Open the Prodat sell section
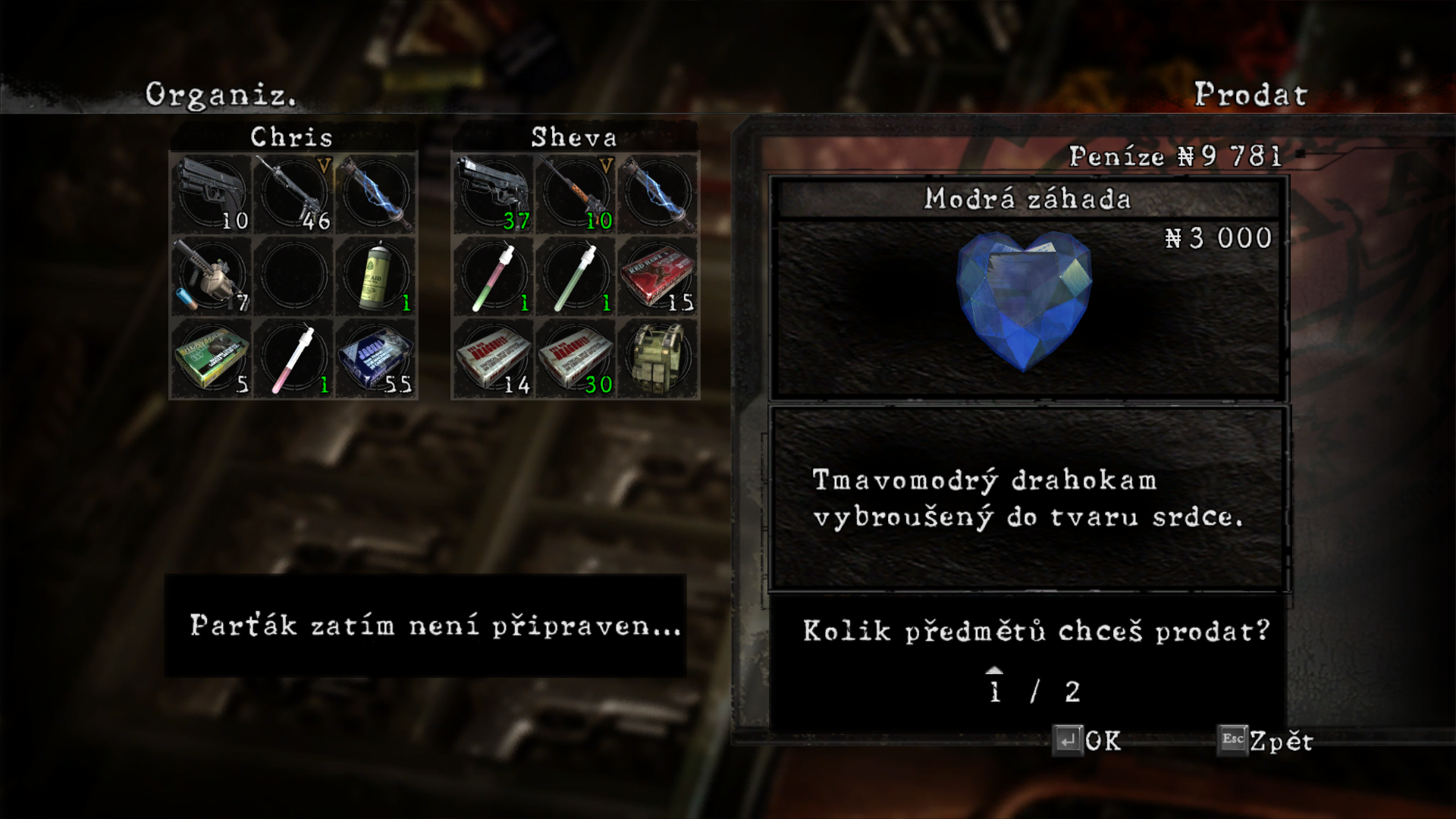This screenshot has height=819, width=1456. coord(1250,96)
